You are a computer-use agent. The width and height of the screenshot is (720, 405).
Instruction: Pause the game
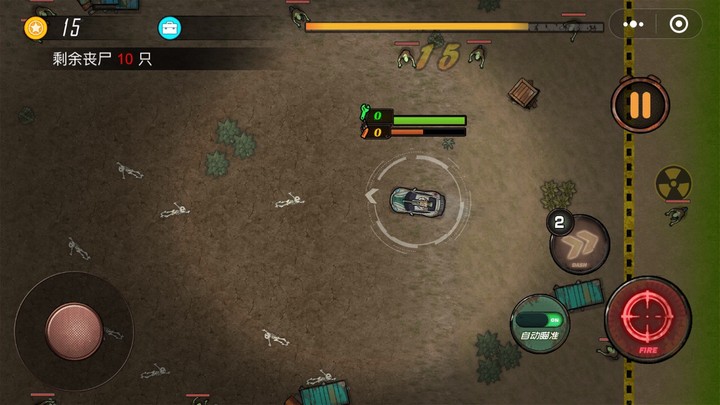point(640,104)
